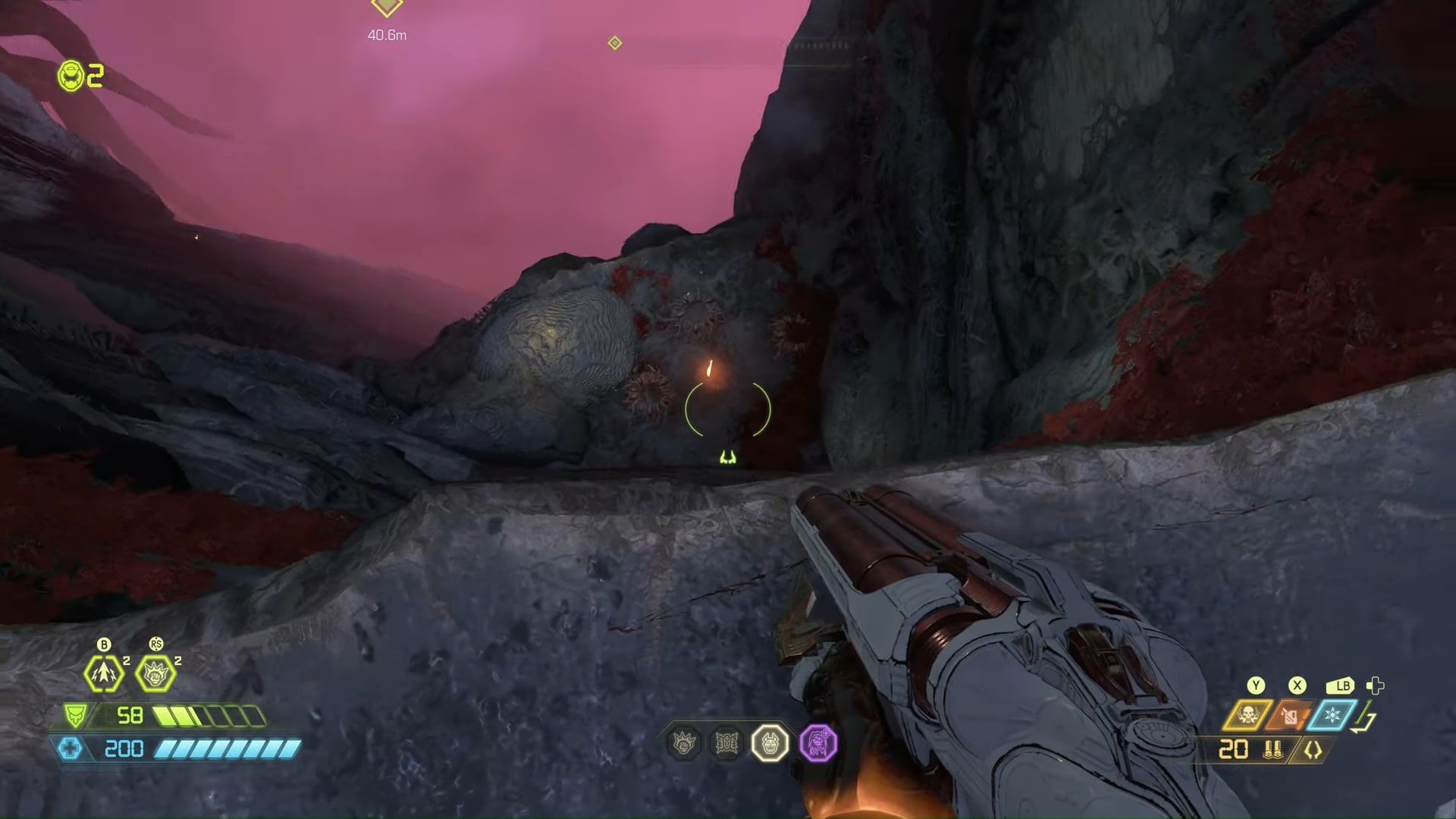Viewport: 1456px width, 819px height.
Task: Select the flaming fist rune slot
Action: [684, 743]
